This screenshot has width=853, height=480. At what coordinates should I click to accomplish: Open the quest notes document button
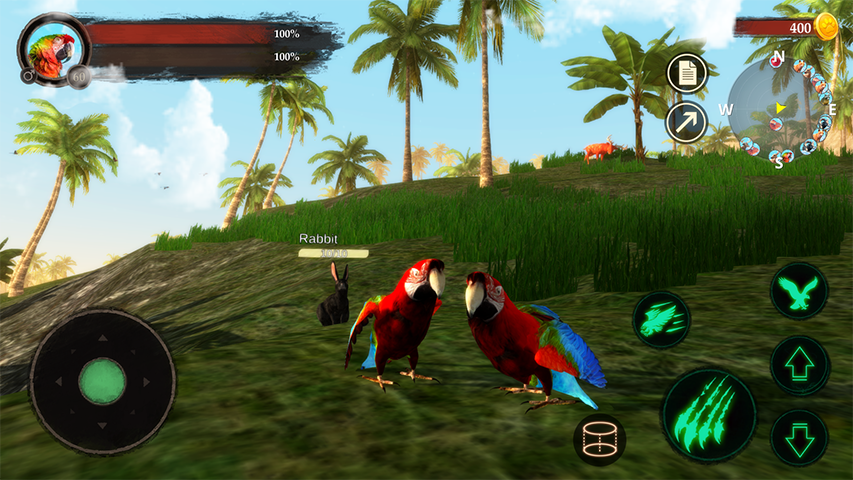click(687, 73)
